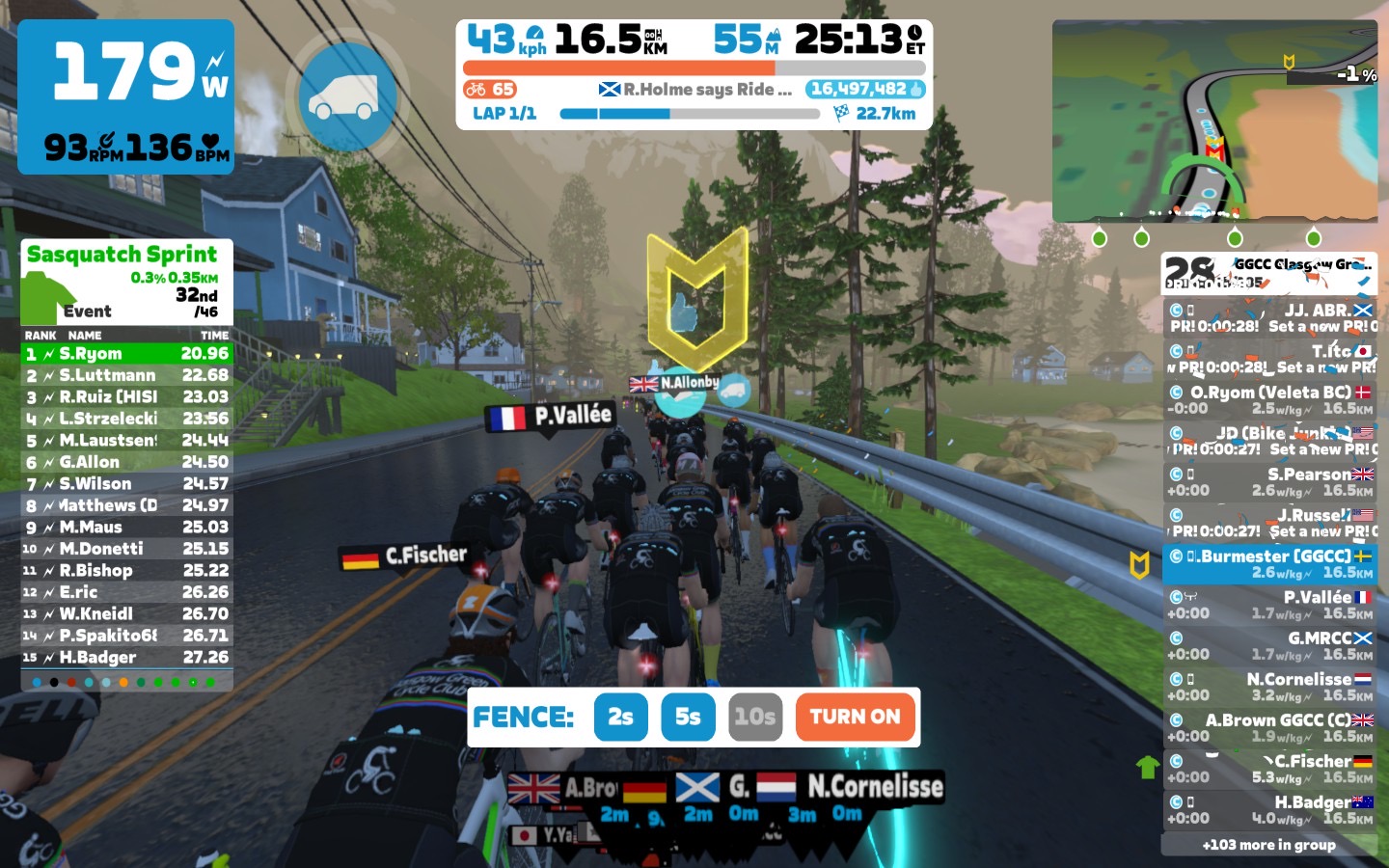Open the GGCC Glasgow event header
This screenshot has width=1389, height=868.
(1268, 273)
